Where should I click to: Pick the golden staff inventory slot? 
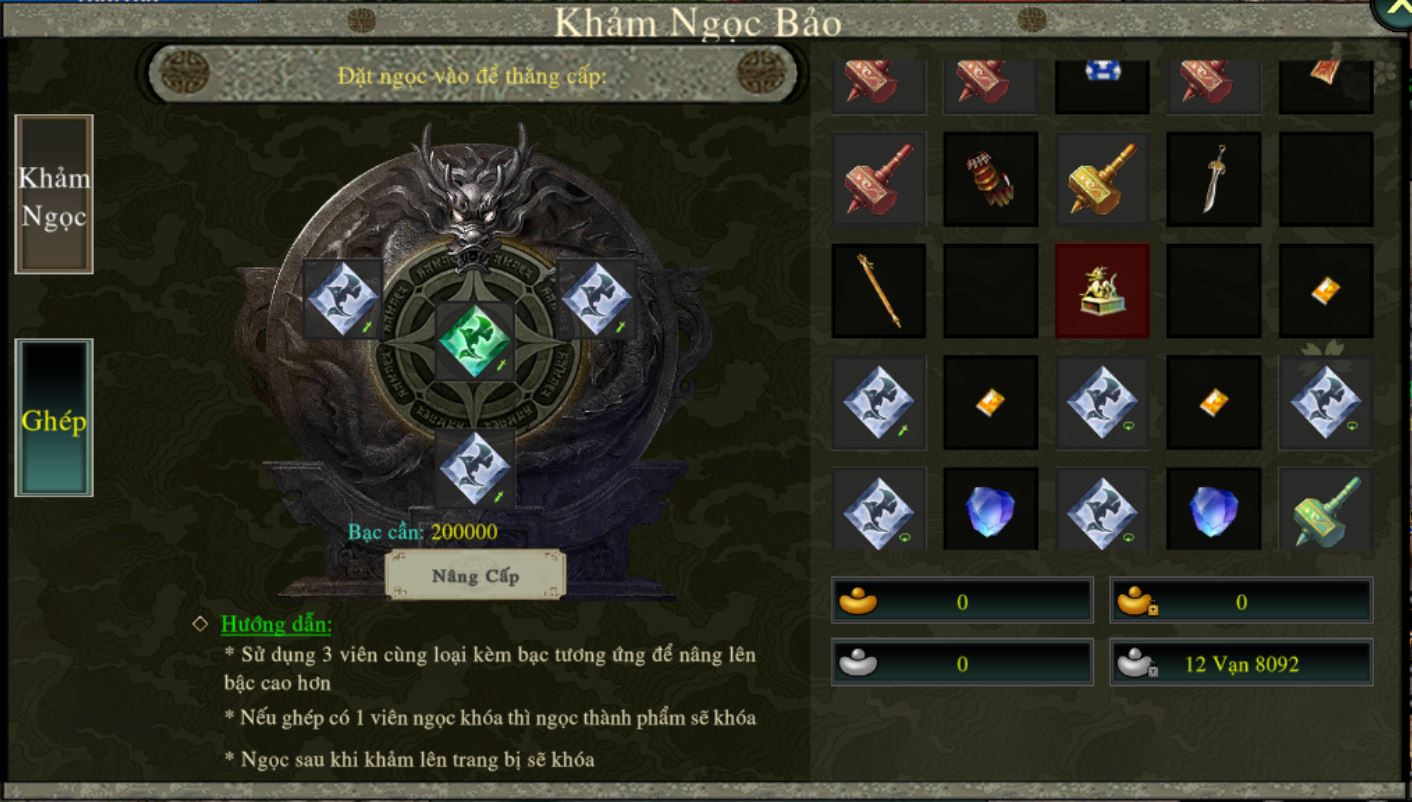[878, 291]
